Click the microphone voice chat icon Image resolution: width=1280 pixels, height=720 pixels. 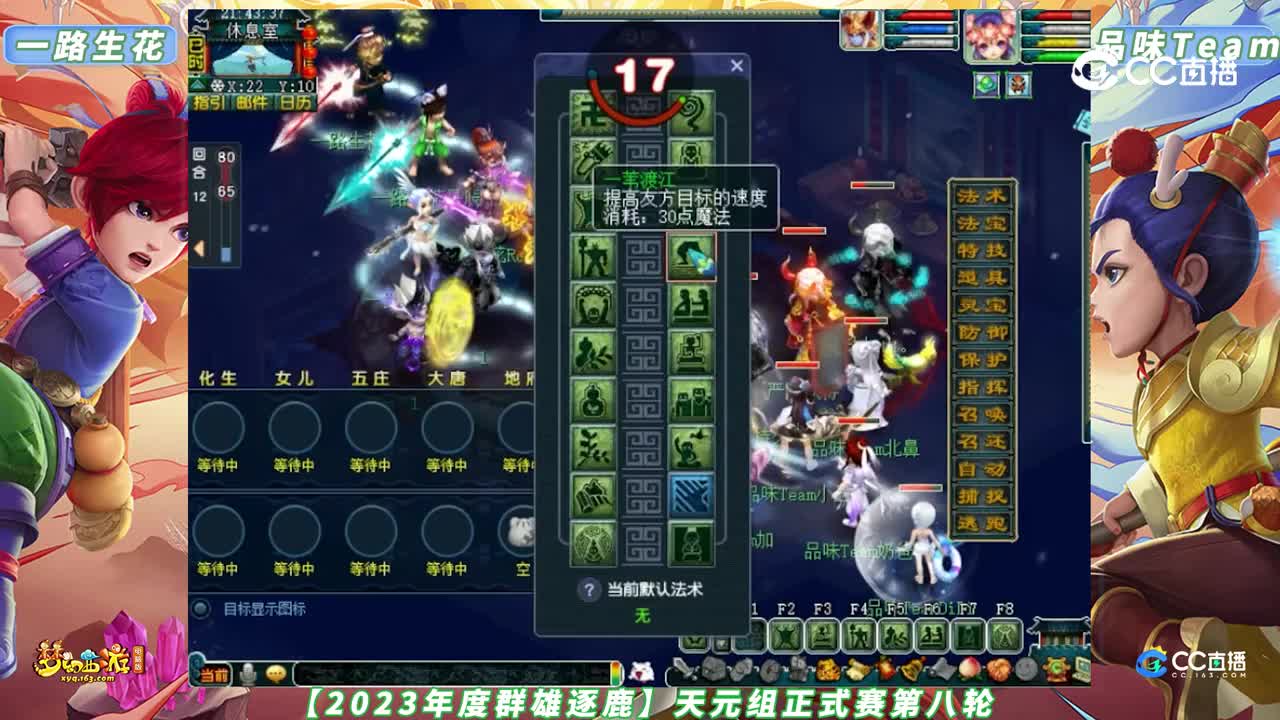point(248,673)
